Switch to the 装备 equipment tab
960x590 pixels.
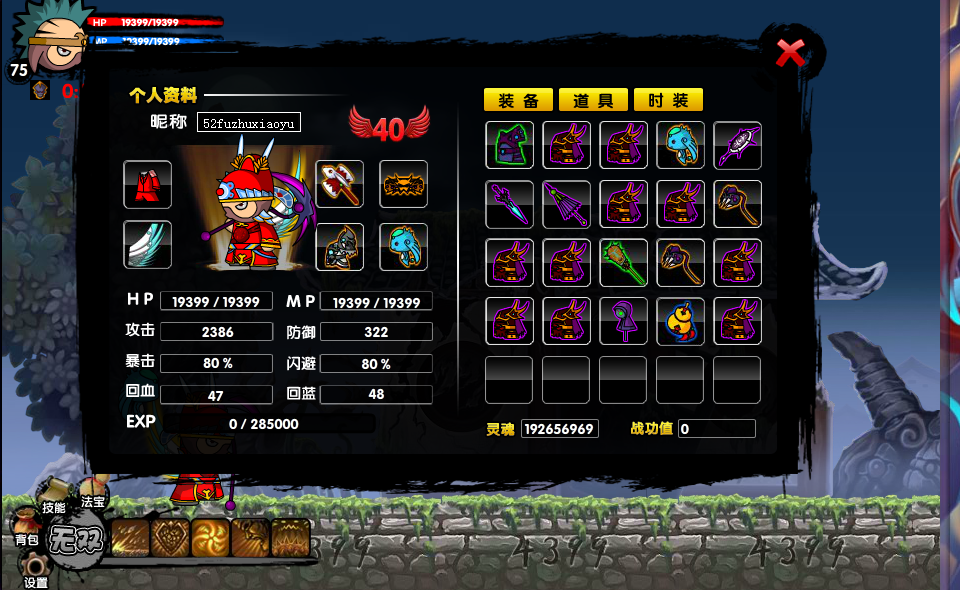[518, 100]
